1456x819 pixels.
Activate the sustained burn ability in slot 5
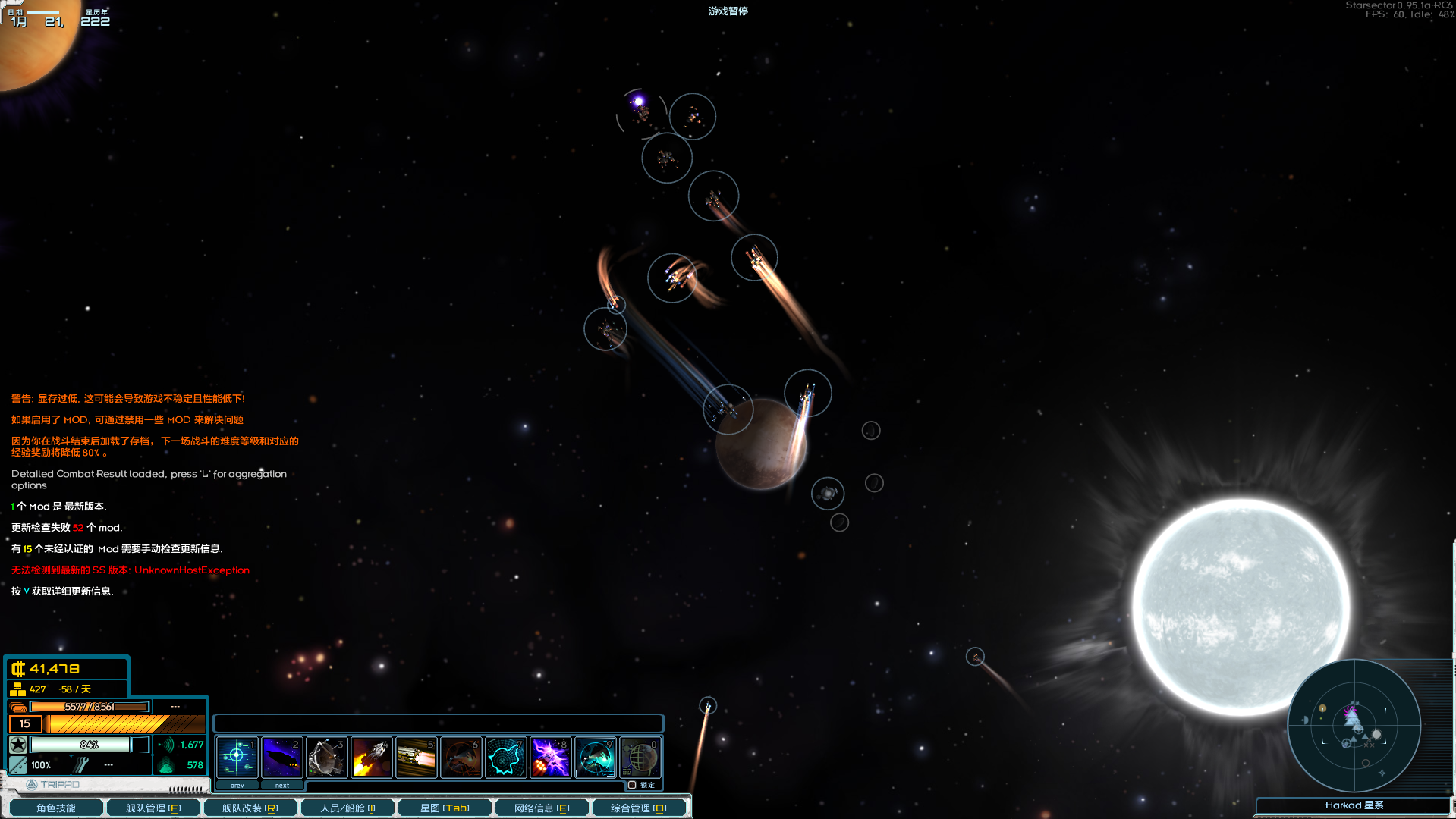point(416,756)
